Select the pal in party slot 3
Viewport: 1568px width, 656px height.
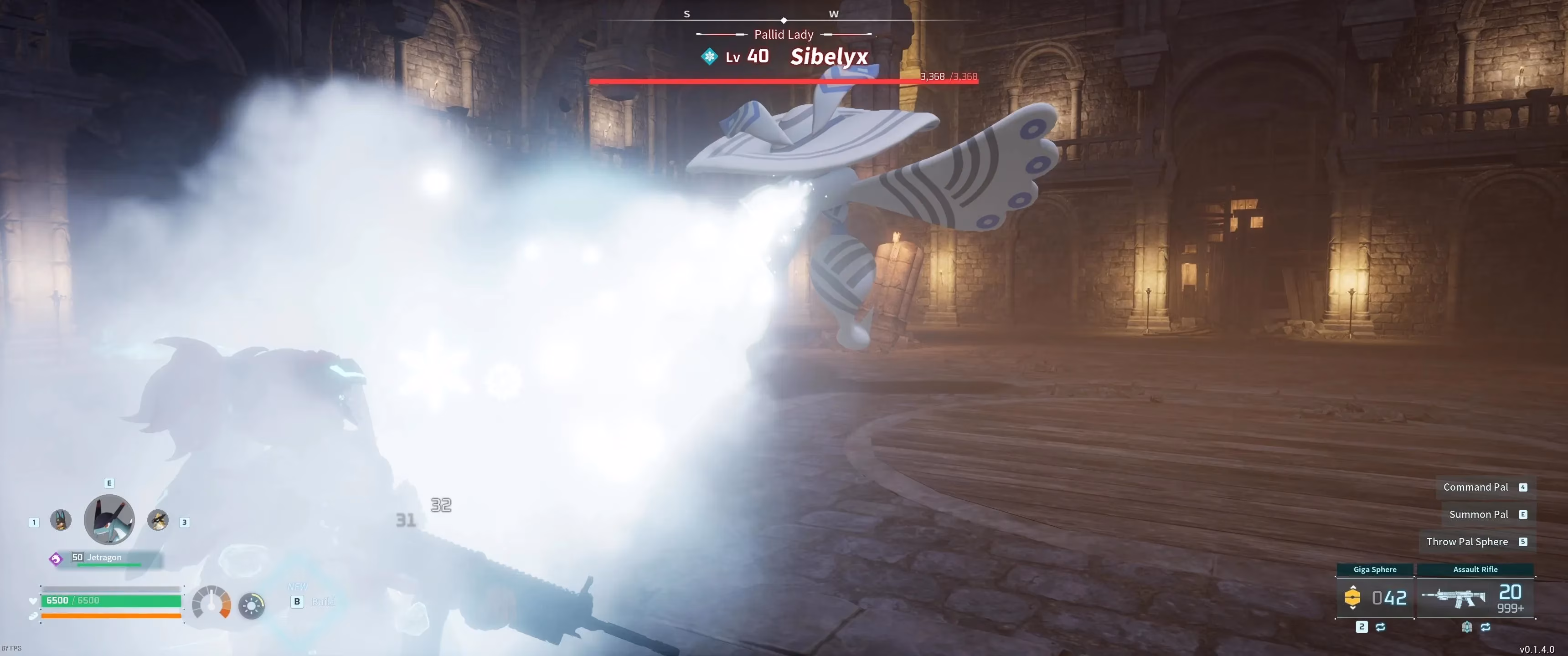click(159, 521)
